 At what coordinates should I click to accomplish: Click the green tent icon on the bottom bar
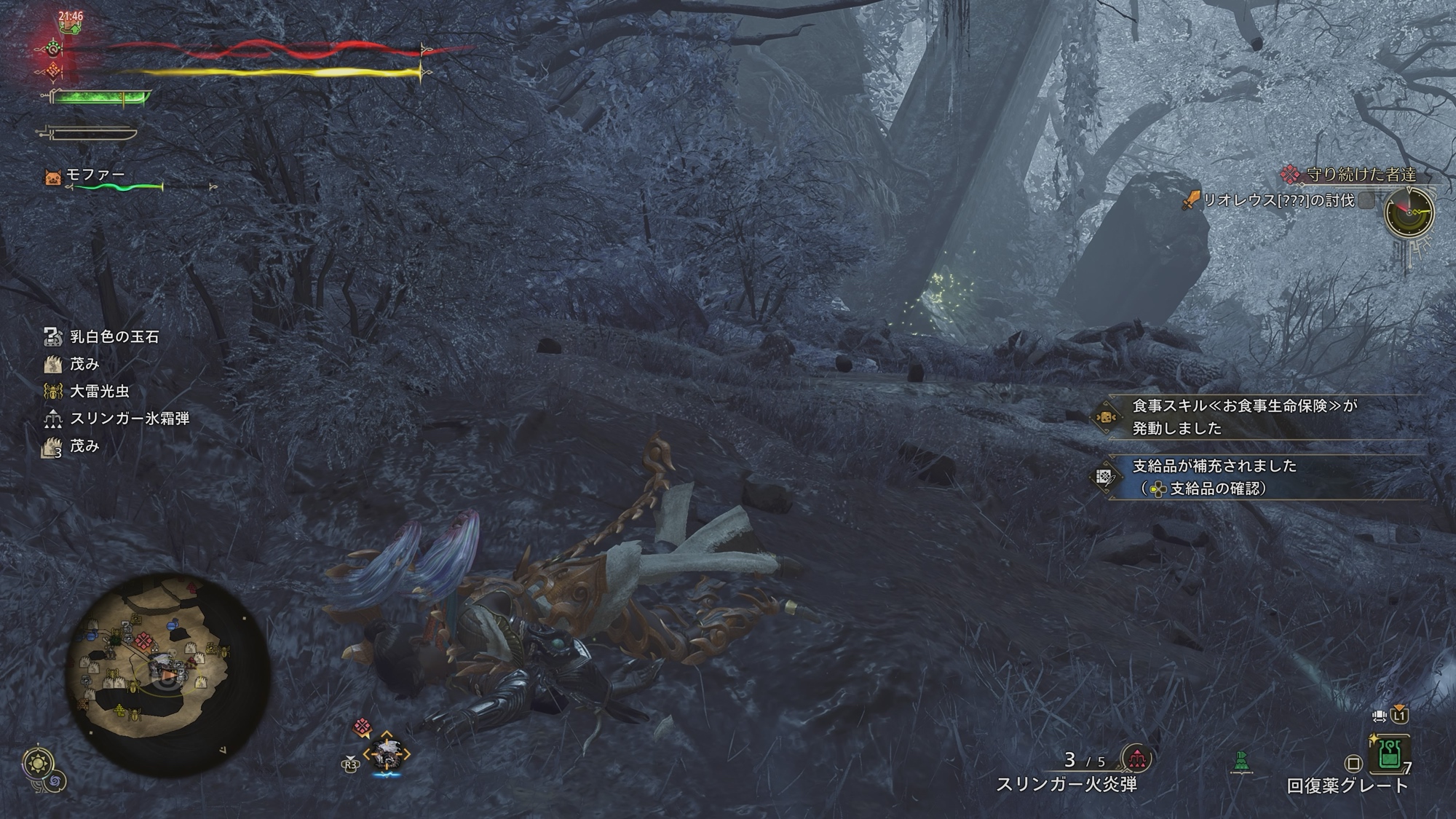pos(1242,762)
